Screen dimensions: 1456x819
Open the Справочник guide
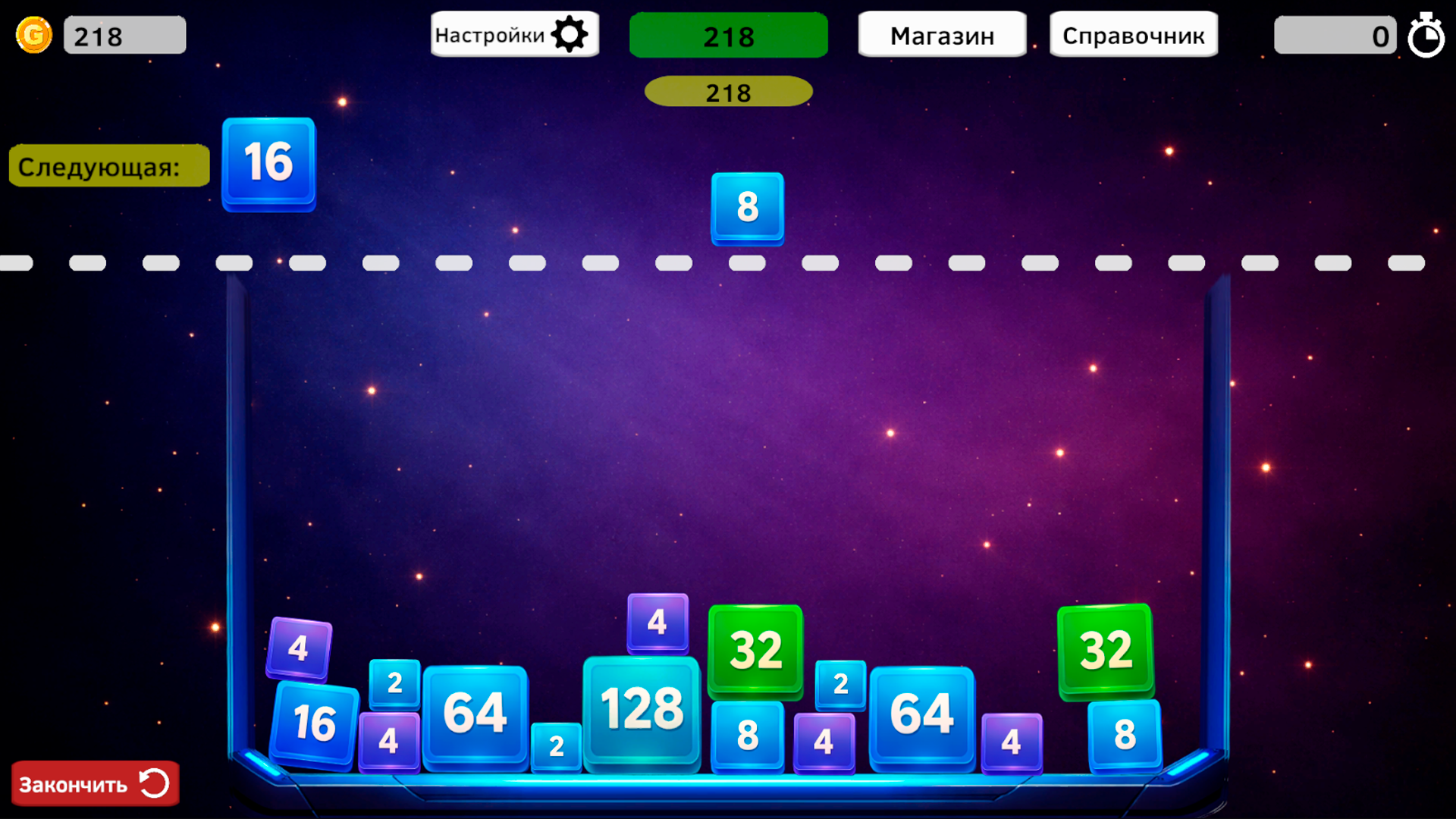tap(1133, 34)
